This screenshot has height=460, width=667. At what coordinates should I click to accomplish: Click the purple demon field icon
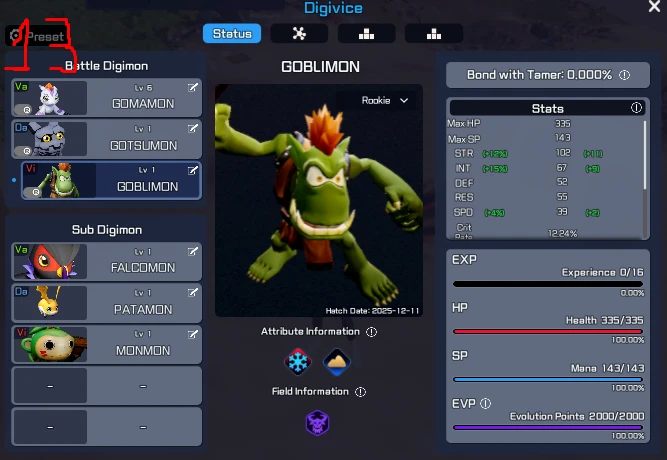coord(318,422)
